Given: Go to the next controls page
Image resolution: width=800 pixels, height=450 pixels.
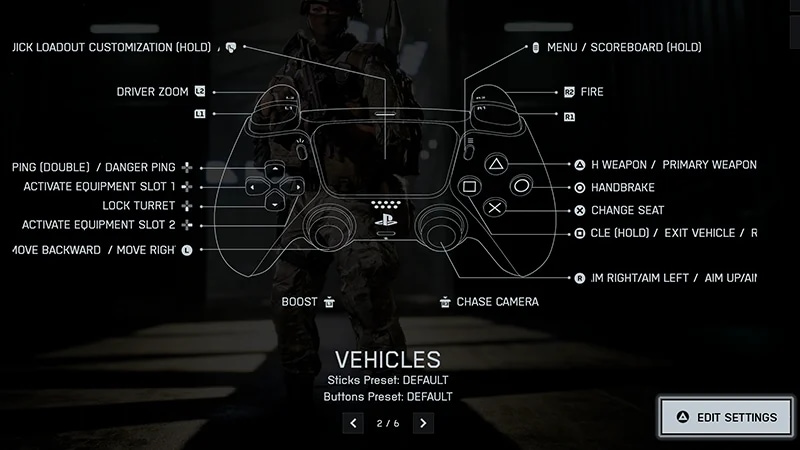Looking at the screenshot, I should pos(423,424).
